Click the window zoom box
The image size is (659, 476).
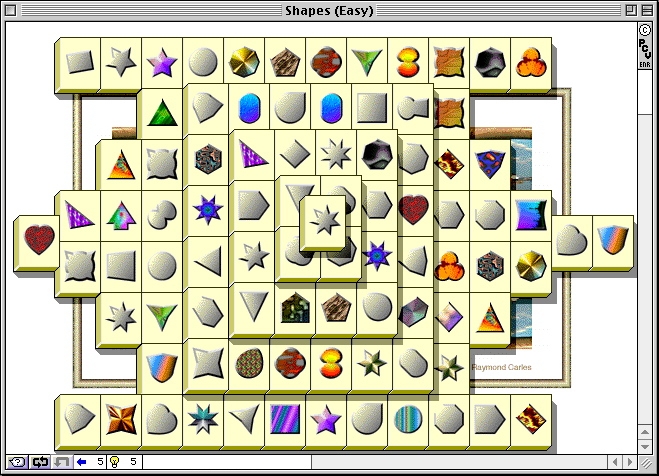tap(629, 10)
